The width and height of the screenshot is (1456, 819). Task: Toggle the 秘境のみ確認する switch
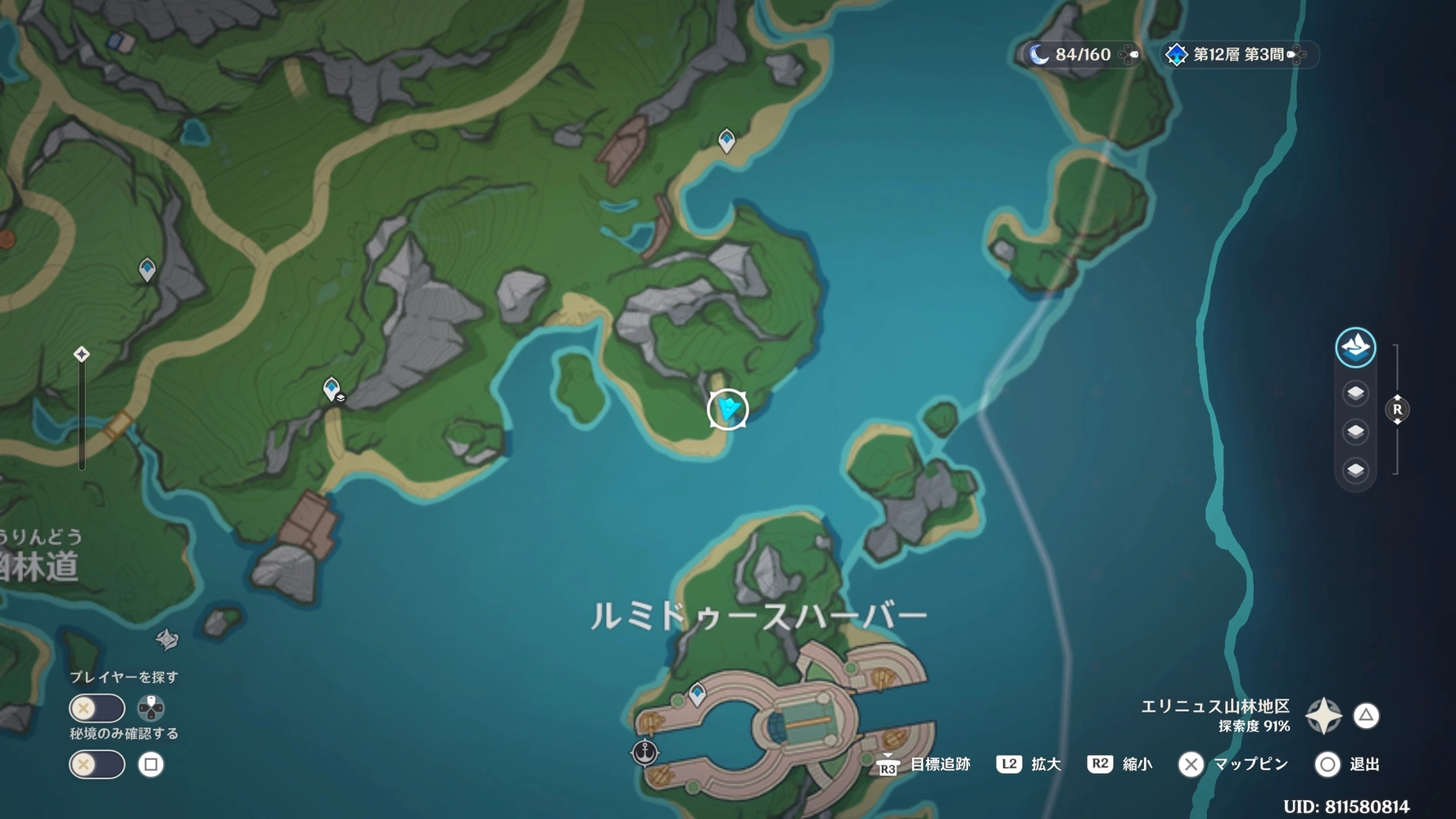pos(96,764)
